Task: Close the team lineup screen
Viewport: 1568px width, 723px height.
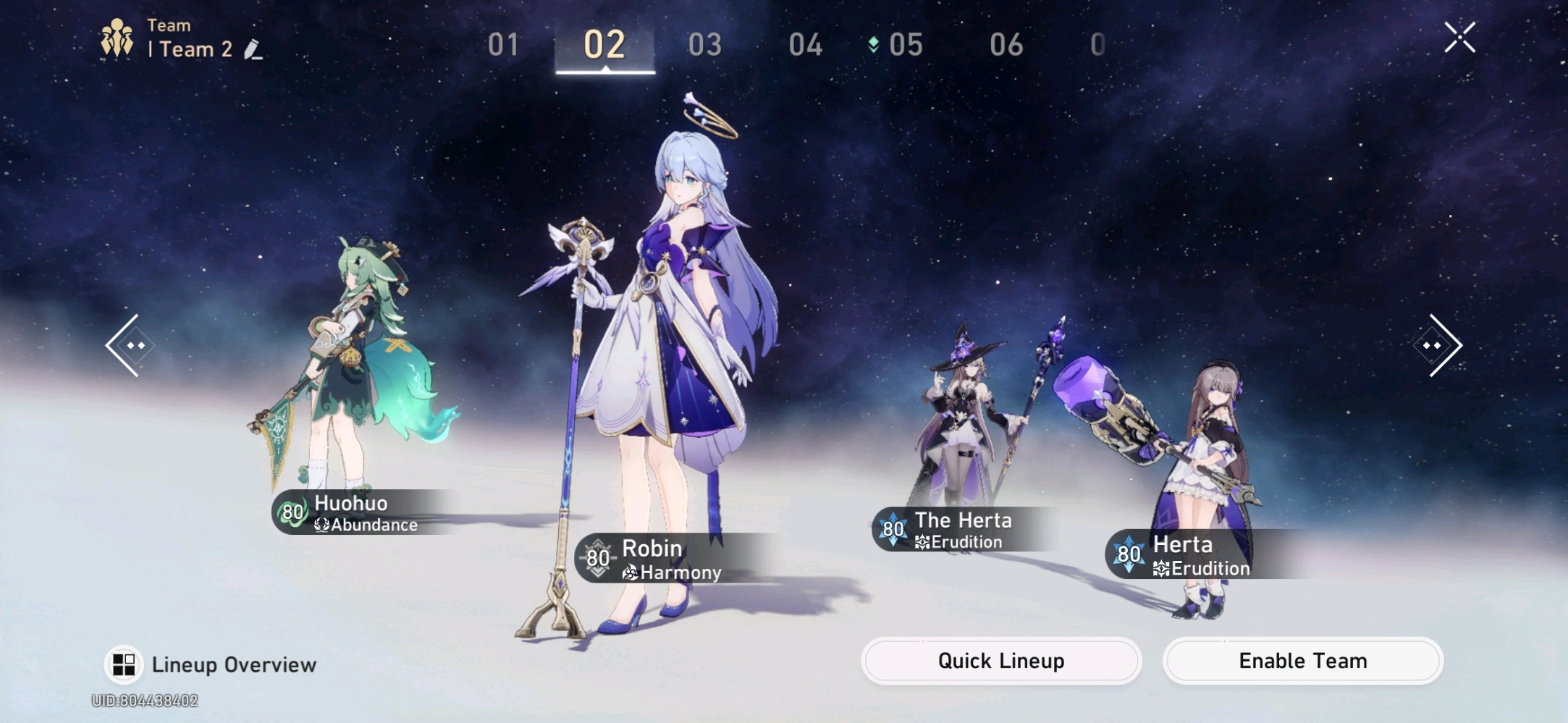Action: 1459,38
